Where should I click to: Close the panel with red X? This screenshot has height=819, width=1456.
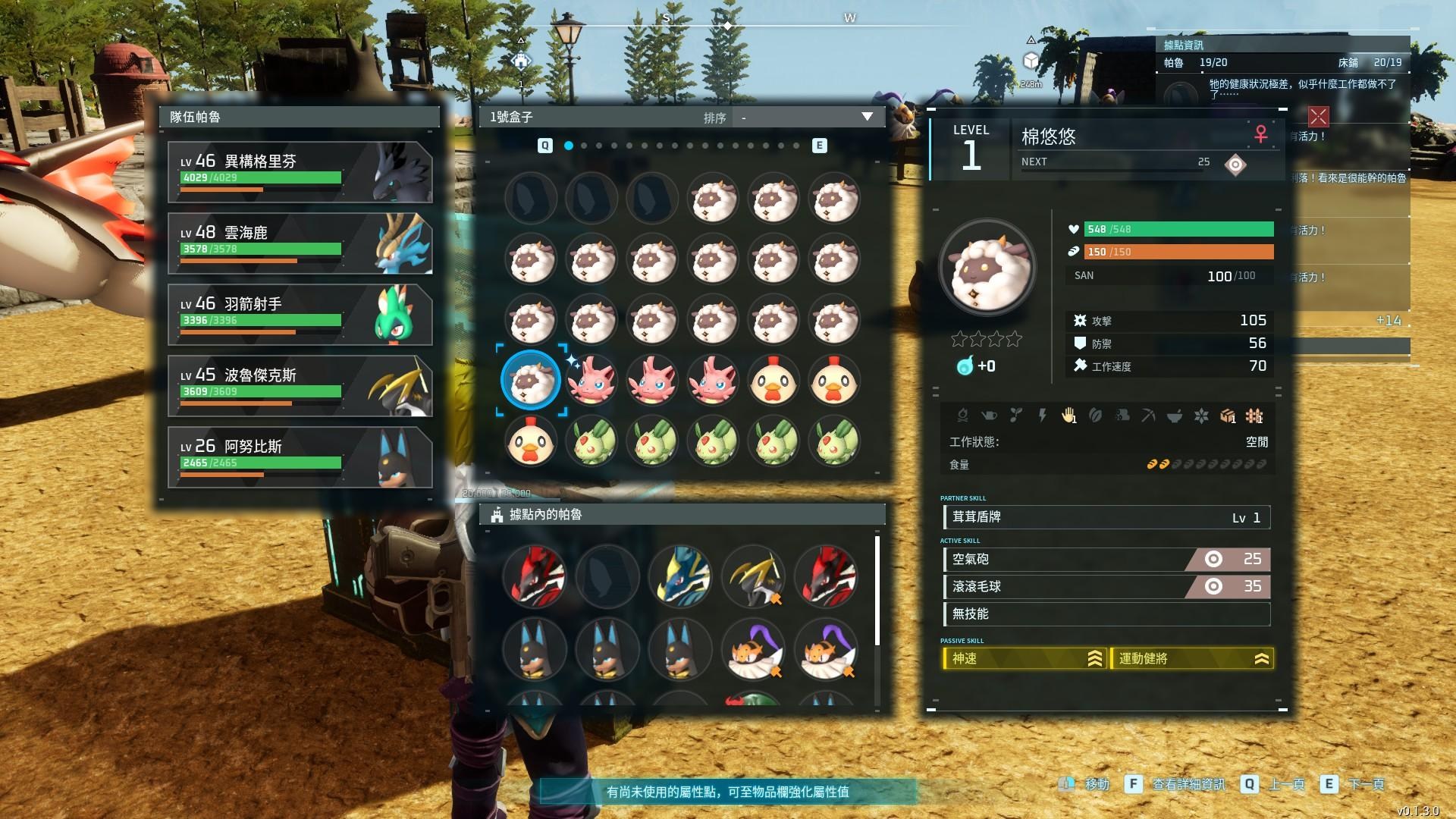coord(1318,116)
